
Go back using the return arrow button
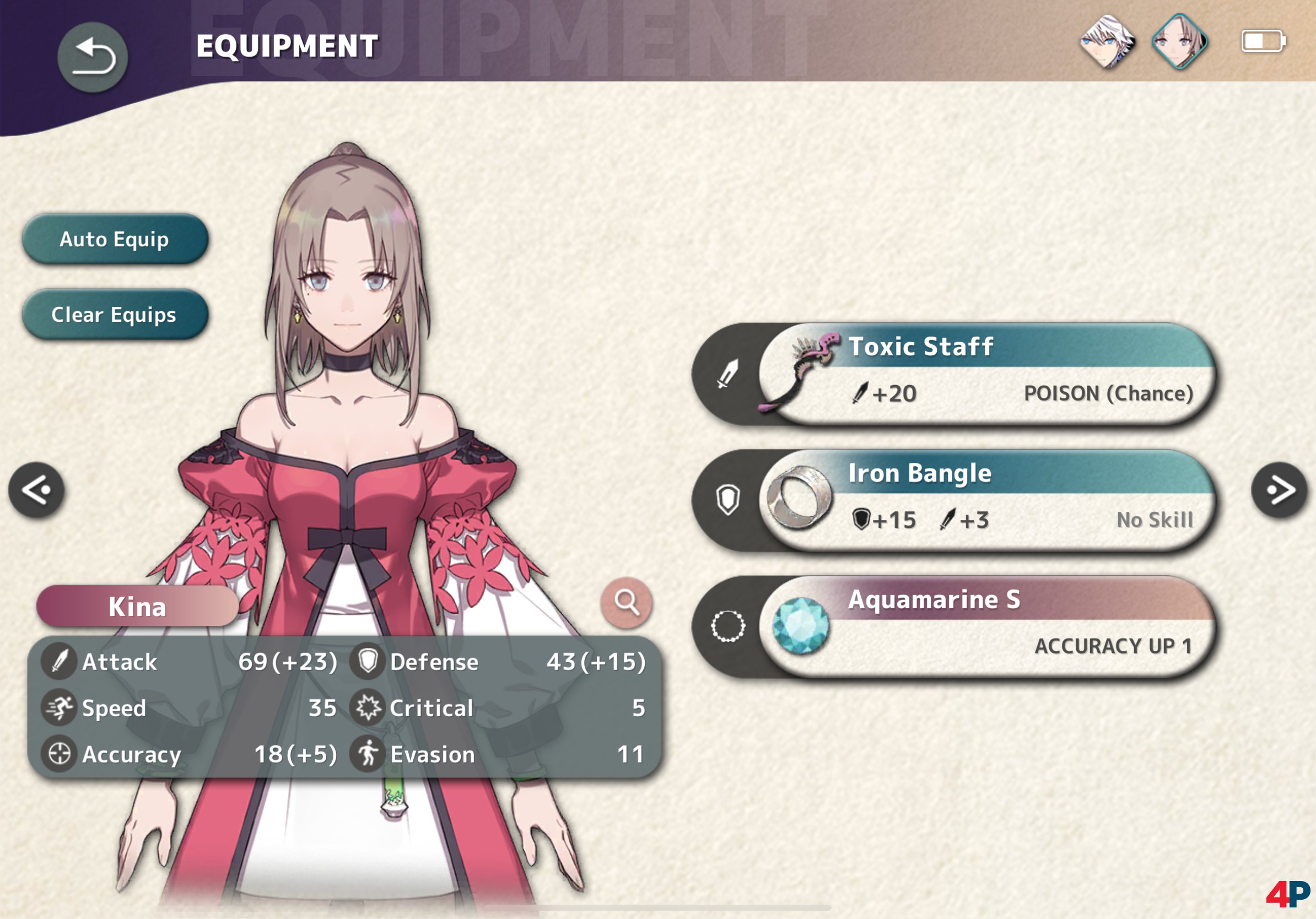click(x=92, y=57)
